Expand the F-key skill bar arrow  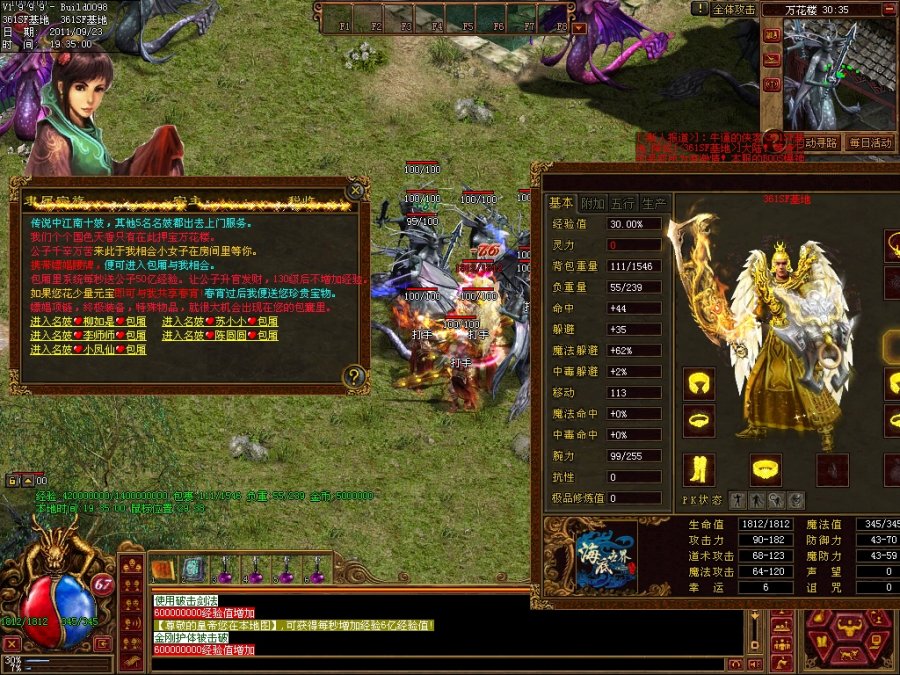(579, 27)
